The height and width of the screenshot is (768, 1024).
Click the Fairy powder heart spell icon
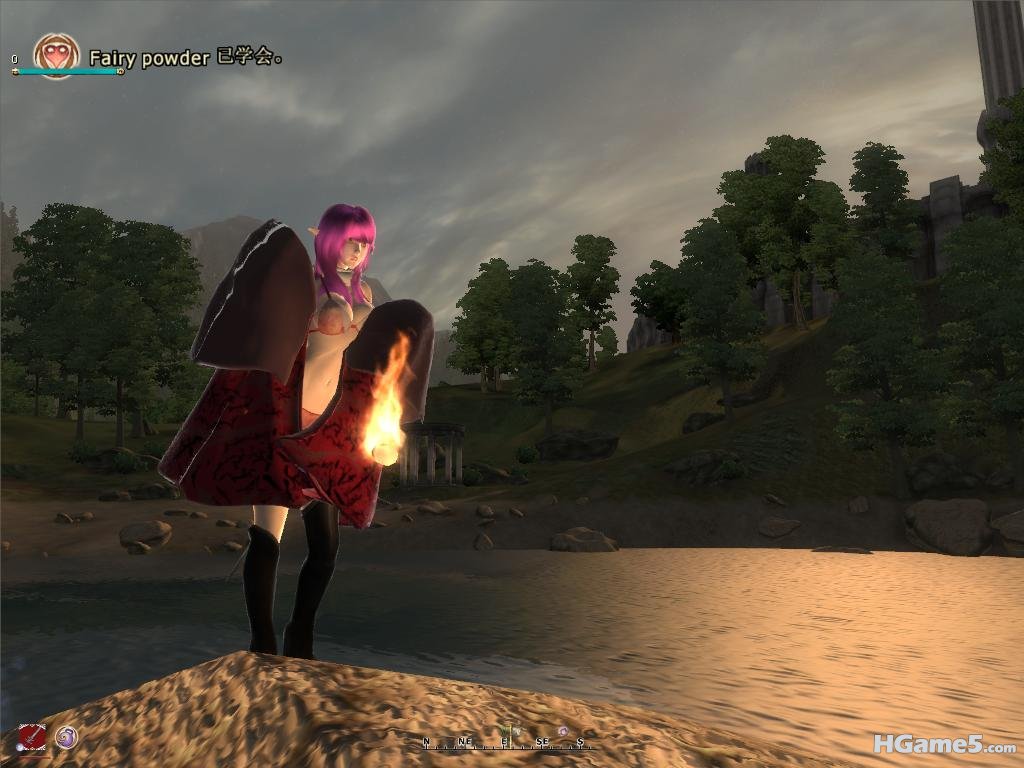click(55, 56)
